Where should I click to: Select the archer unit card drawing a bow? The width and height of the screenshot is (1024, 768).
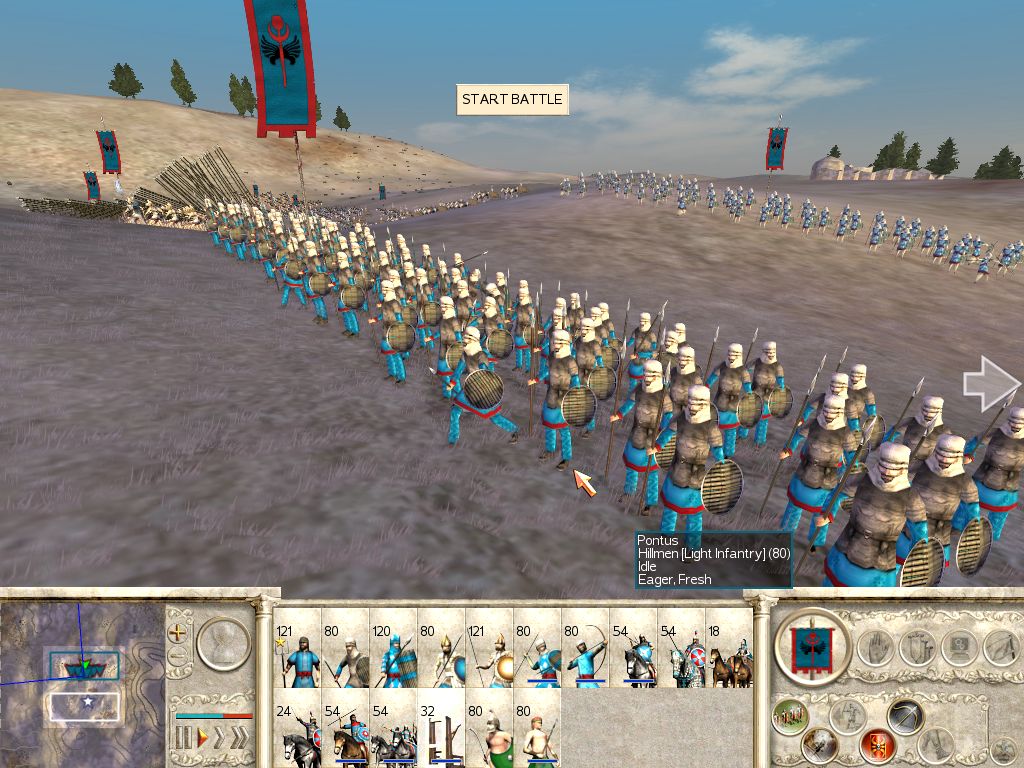tap(585, 650)
